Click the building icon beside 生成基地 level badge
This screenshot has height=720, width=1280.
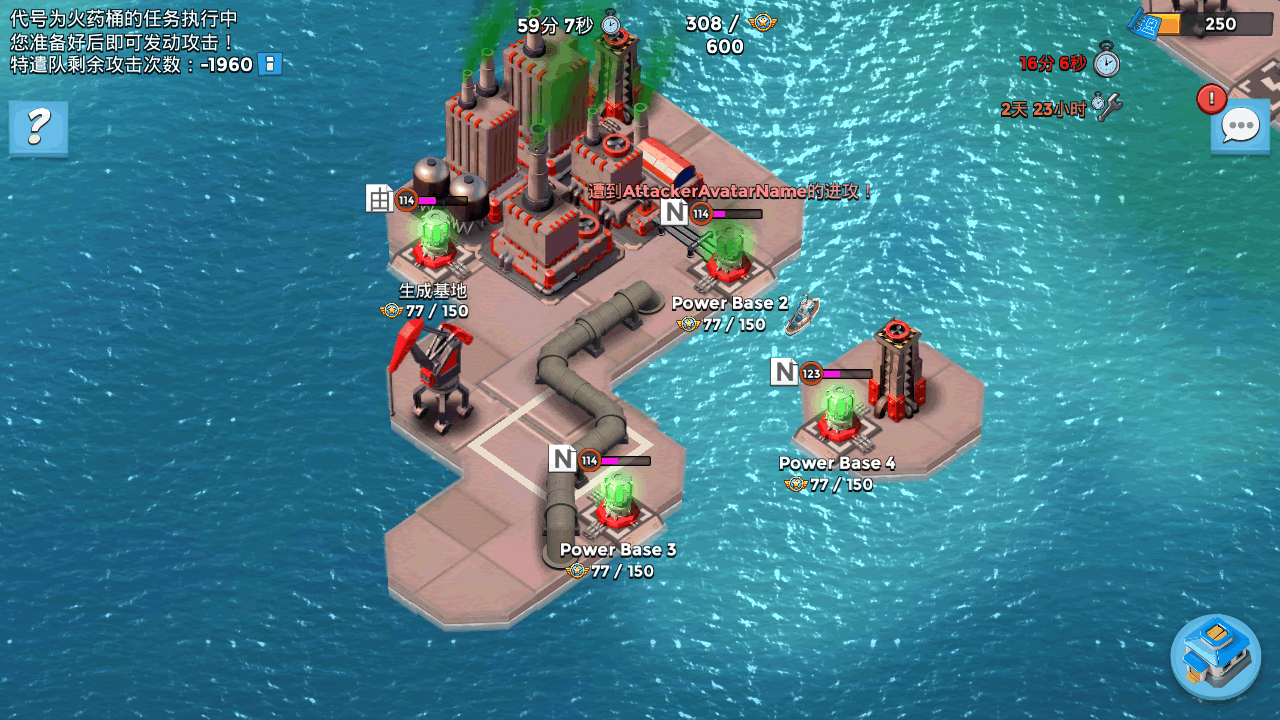379,198
